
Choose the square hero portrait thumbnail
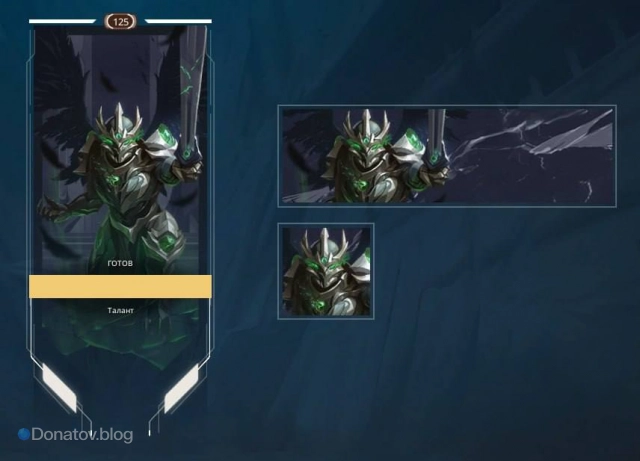[x=326, y=271]
